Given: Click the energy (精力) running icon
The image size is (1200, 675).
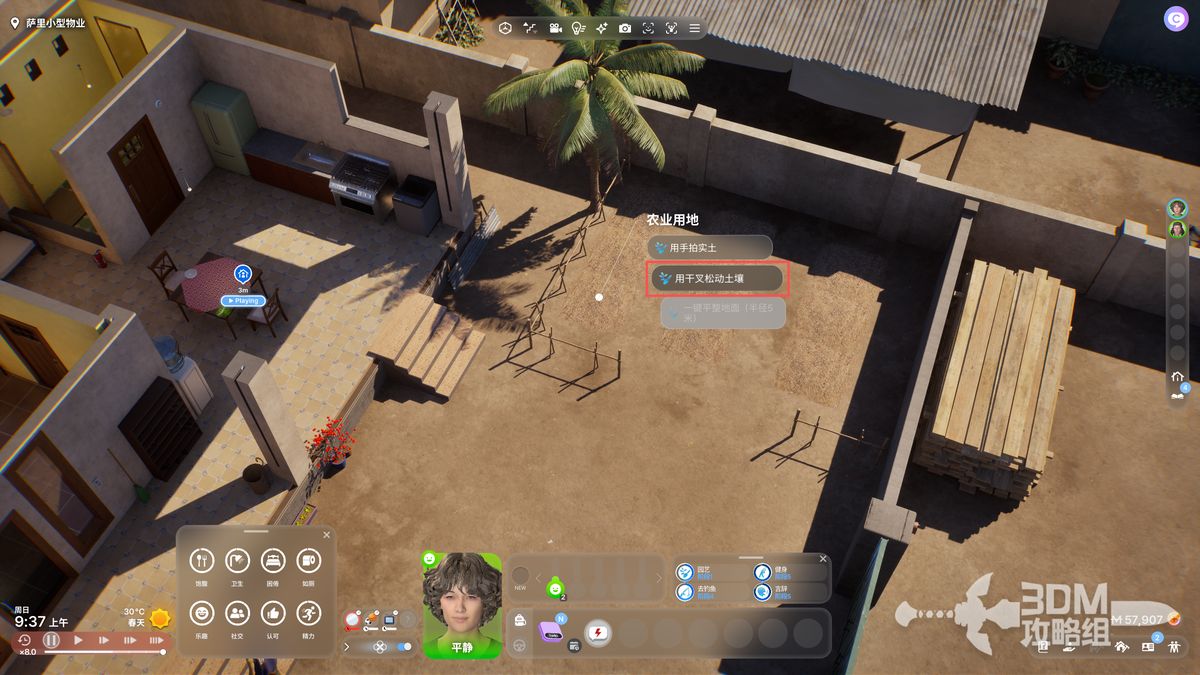Looking at the screenshot, I should point(308,612).
